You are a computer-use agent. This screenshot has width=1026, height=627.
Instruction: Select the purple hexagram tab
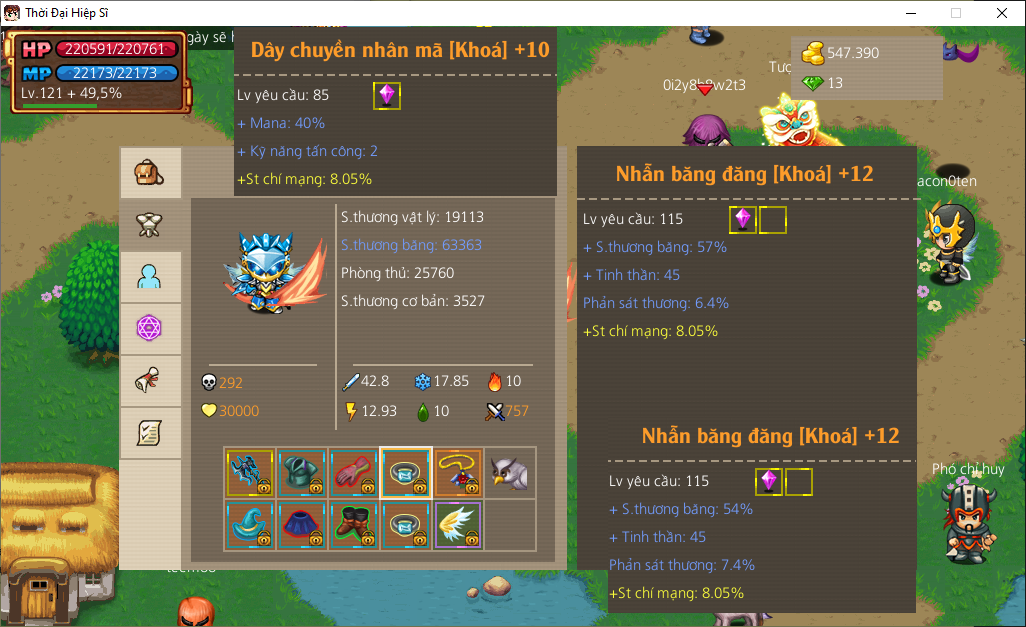pyautogui.click(x=150, y=329)
